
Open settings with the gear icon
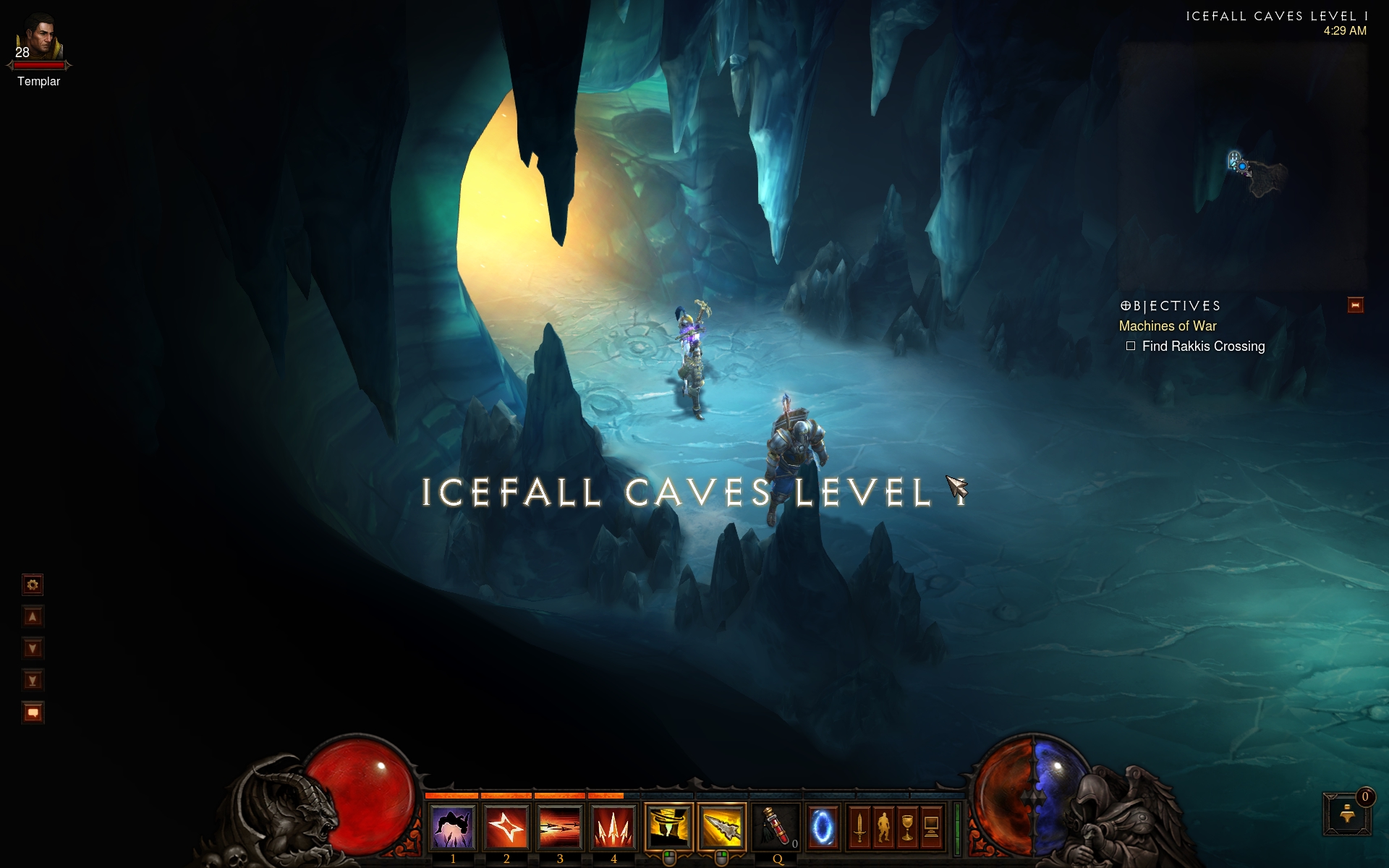pyautogui.click(x=33, y=584)
